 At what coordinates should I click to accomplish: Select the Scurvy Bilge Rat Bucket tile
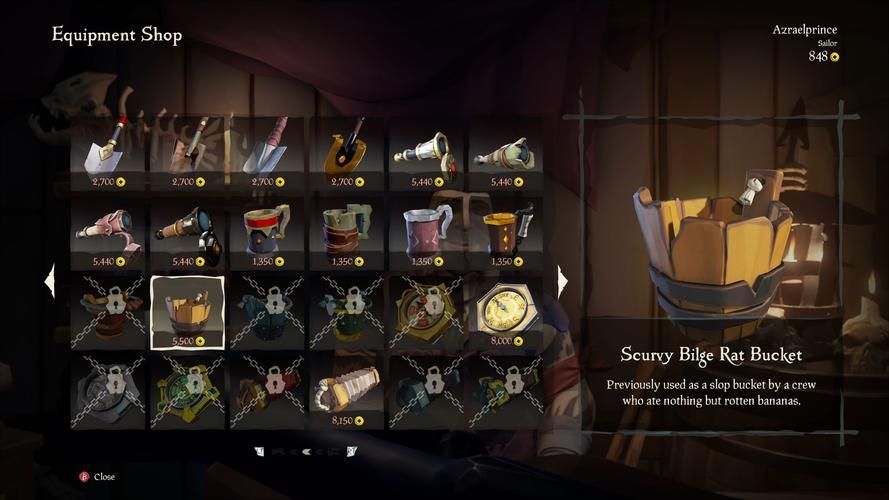tap(187, 311)
